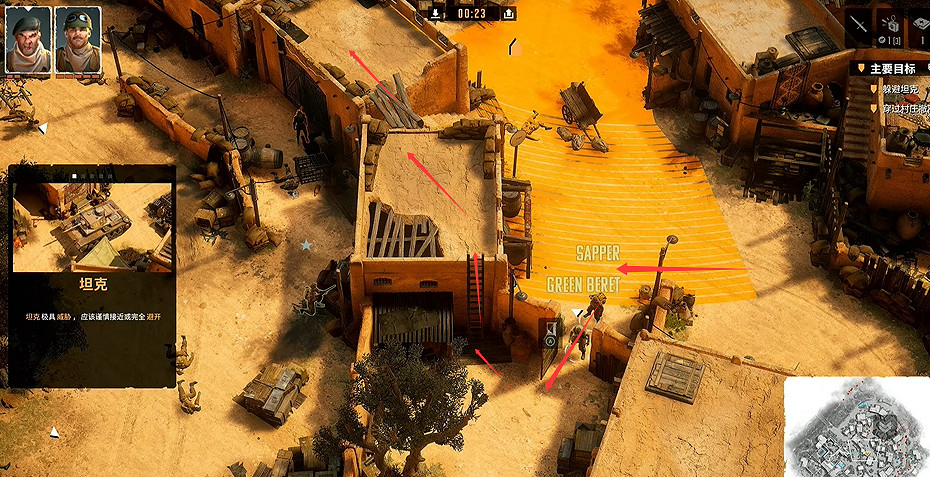The height and width of the screenshot is (477, 930).
Task: Select the Sapper portrait with goggles helmet
Action: 77,39
